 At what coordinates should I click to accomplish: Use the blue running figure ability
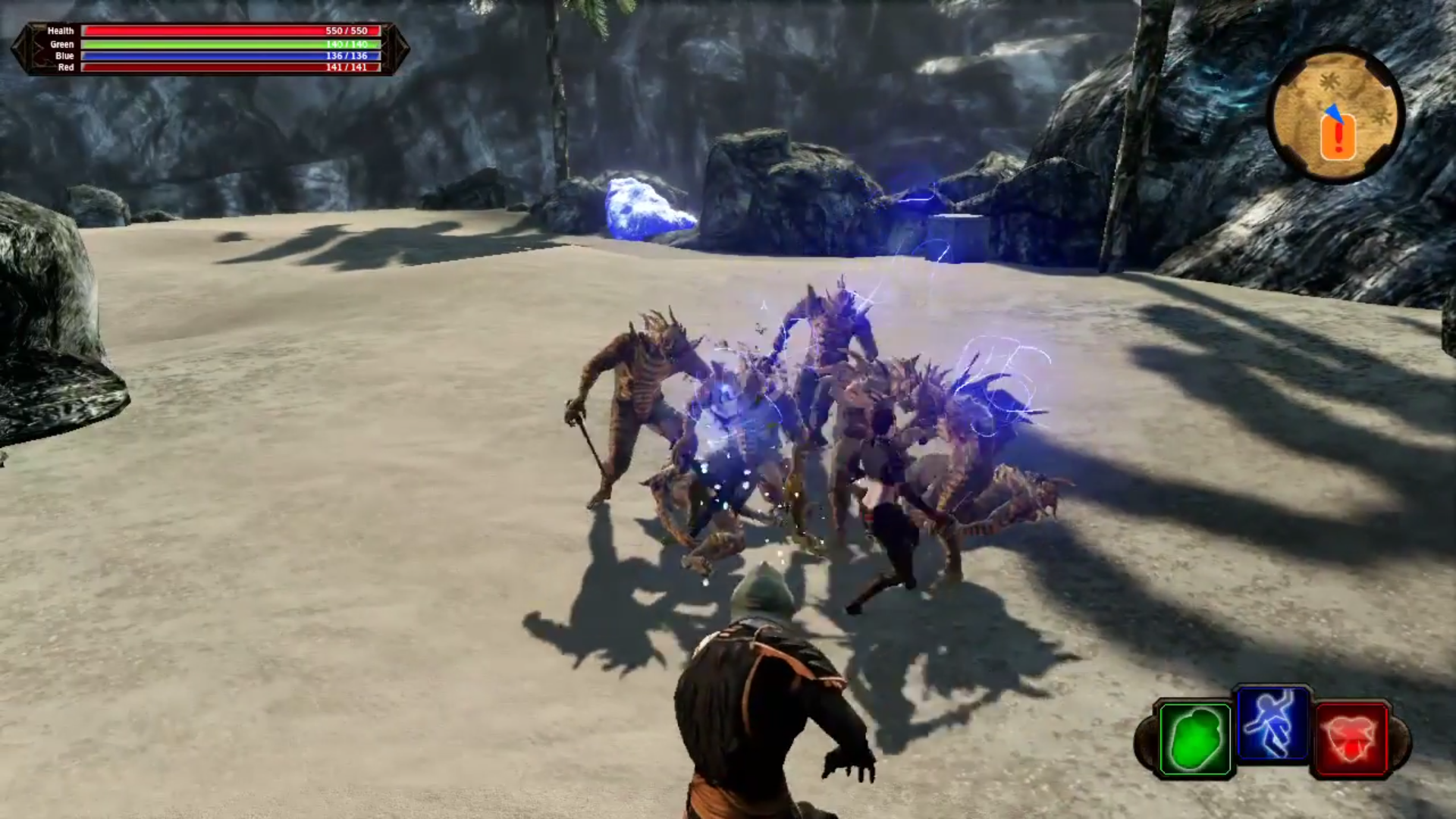1272,724
